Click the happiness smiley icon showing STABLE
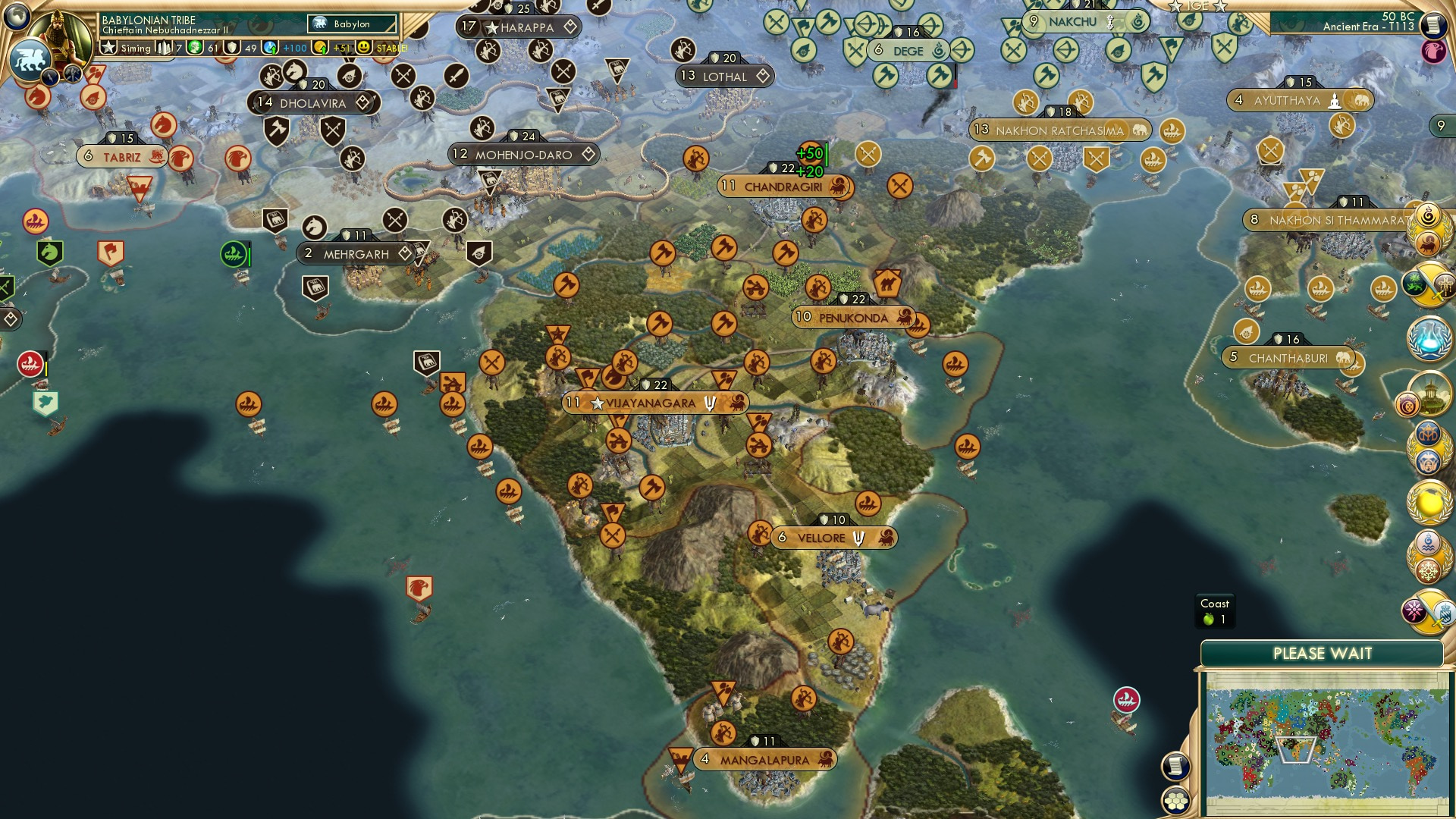 point(363,47)
